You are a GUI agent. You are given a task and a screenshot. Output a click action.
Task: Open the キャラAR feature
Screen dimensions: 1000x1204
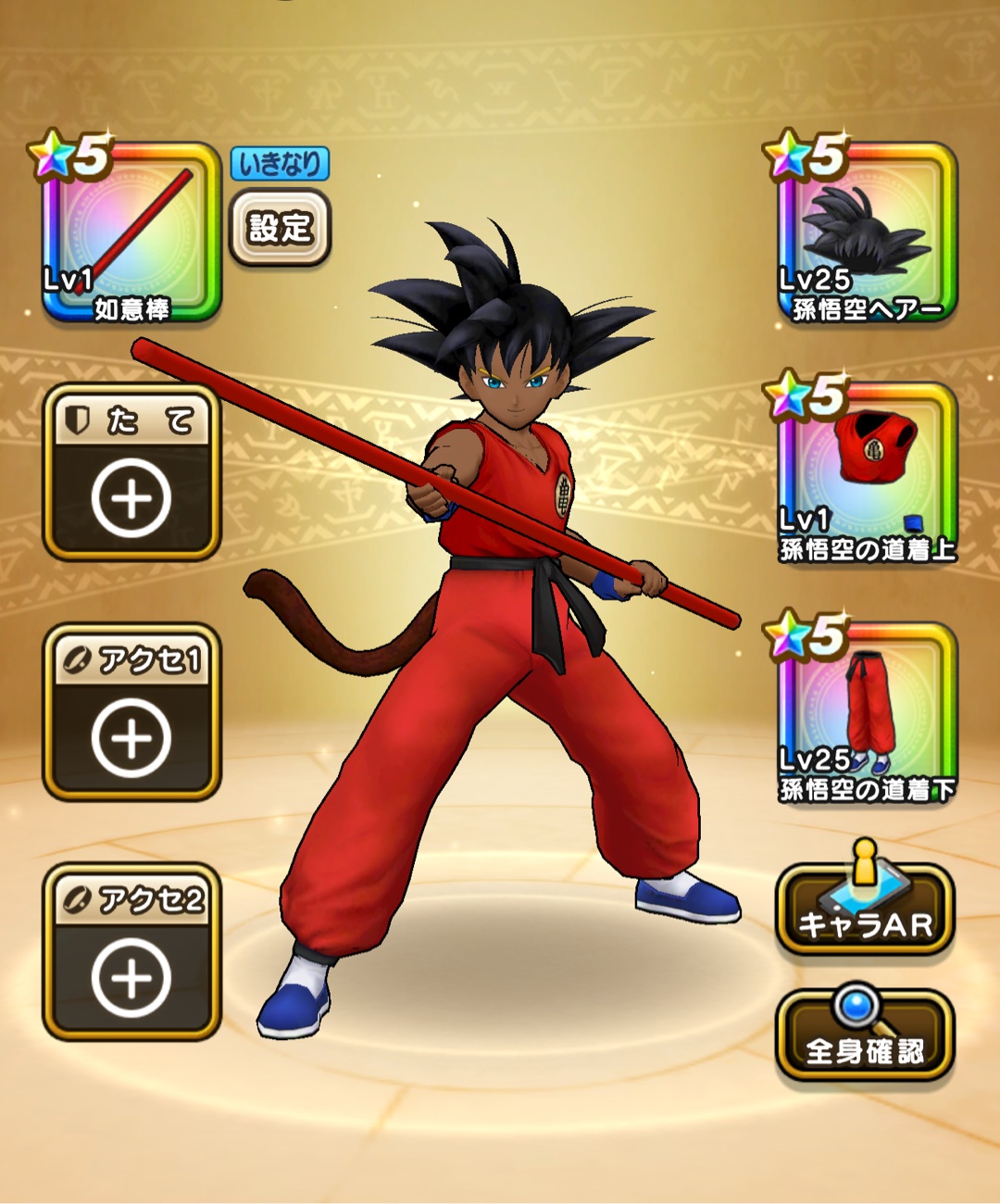tap(865, 909)
